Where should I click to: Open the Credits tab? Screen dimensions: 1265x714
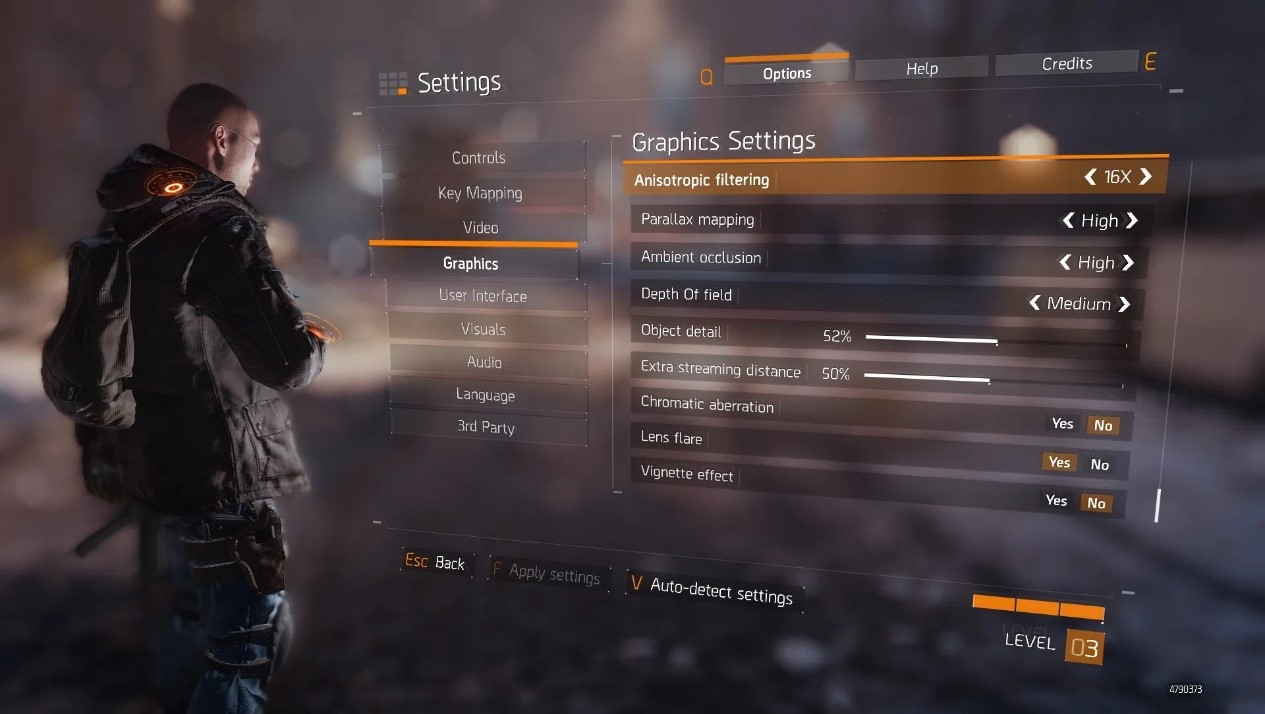pyautogui.click(x=1066, y=64)
